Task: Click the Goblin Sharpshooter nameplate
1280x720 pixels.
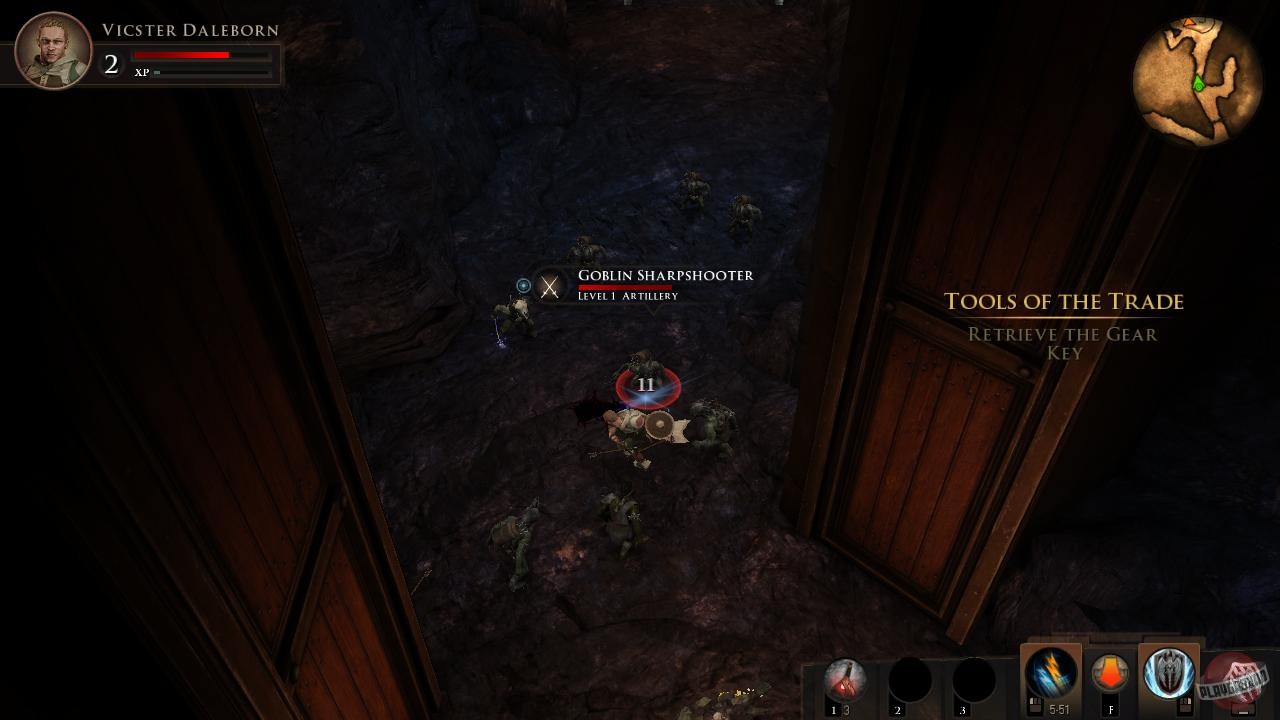Action: [x=664, y=274]
